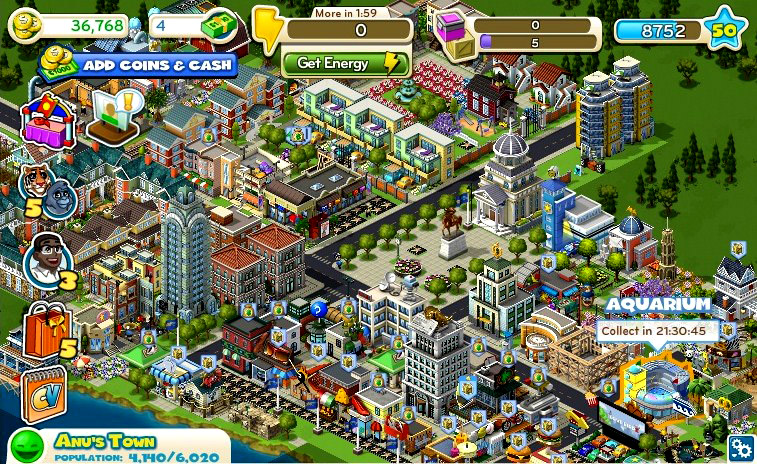The width and height of the screenshot is (757, 464).
Task: Tap the Add Coins & Cash button
Action: (x=138, y=65)
